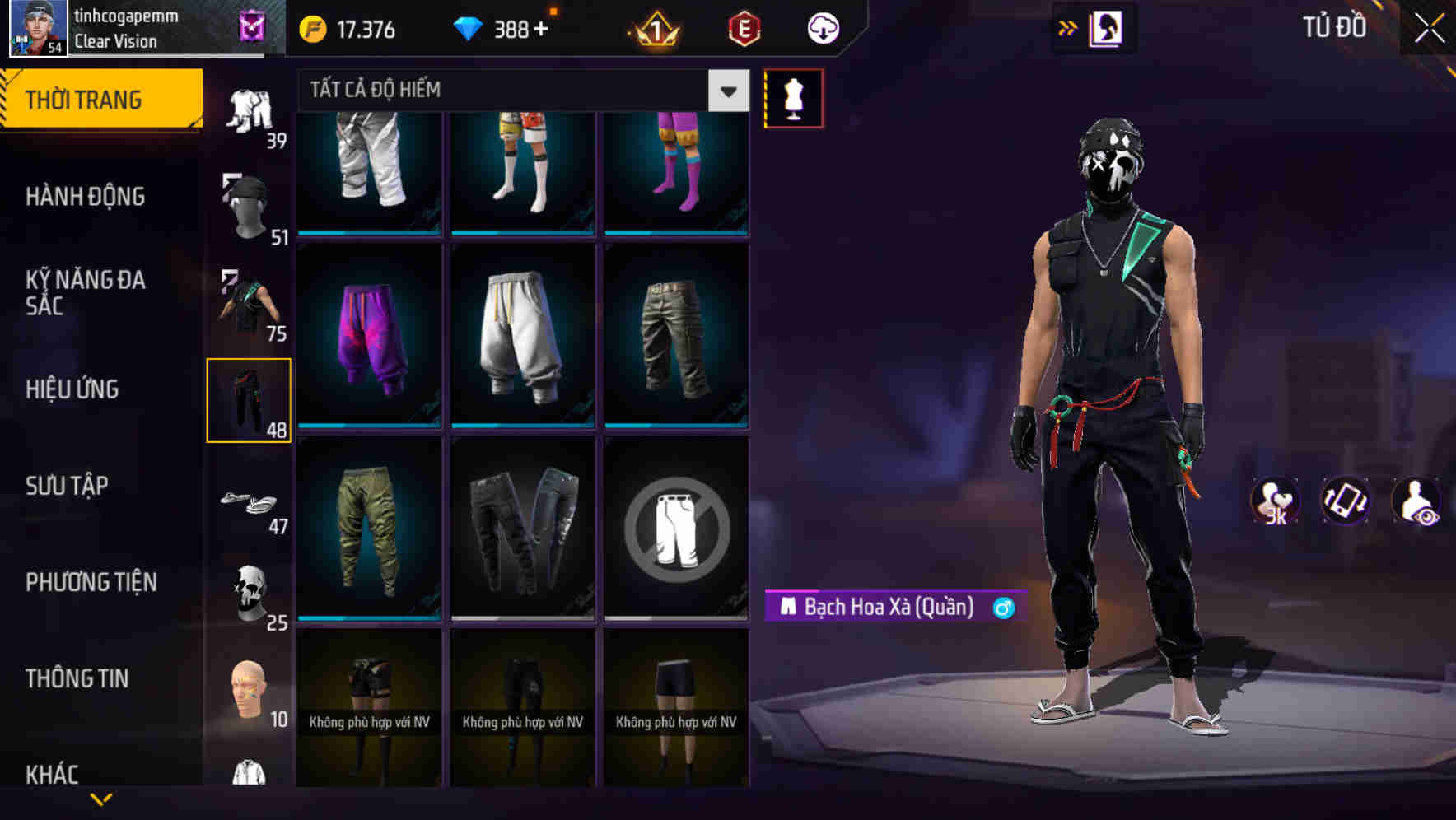Click the Bạch Hoa Xà (Quần) item label

click(x=885, y=608)
